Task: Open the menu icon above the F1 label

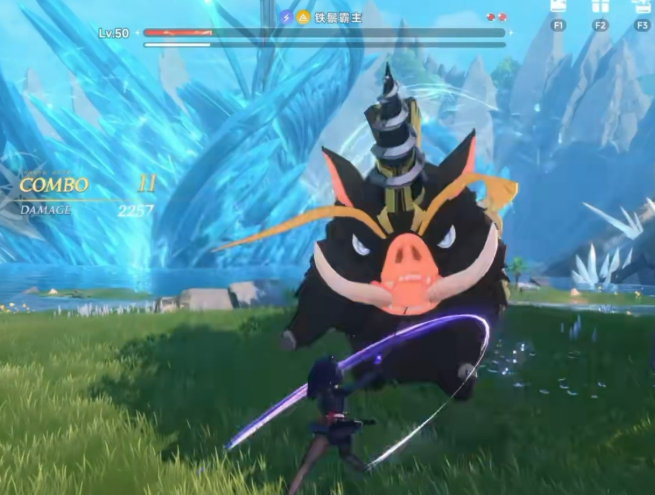Action: point(558,5)
